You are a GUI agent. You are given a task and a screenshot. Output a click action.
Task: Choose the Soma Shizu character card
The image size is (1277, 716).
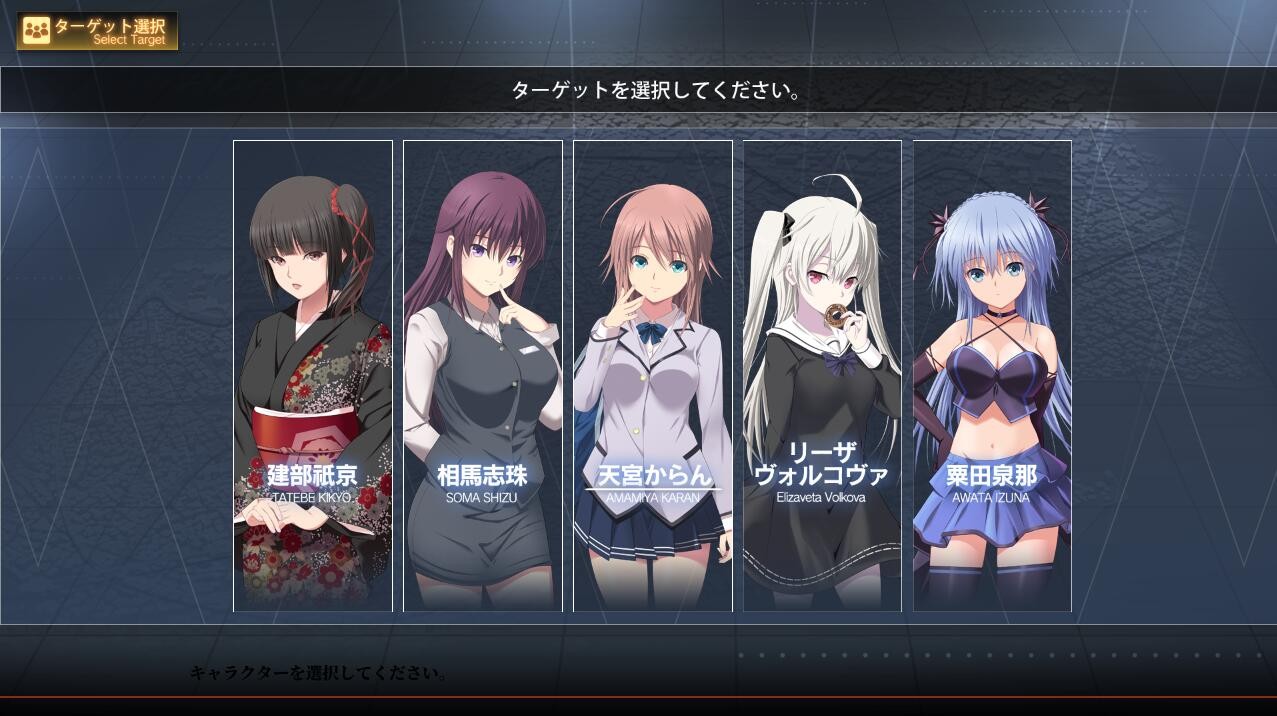click(x=483, y=376)
